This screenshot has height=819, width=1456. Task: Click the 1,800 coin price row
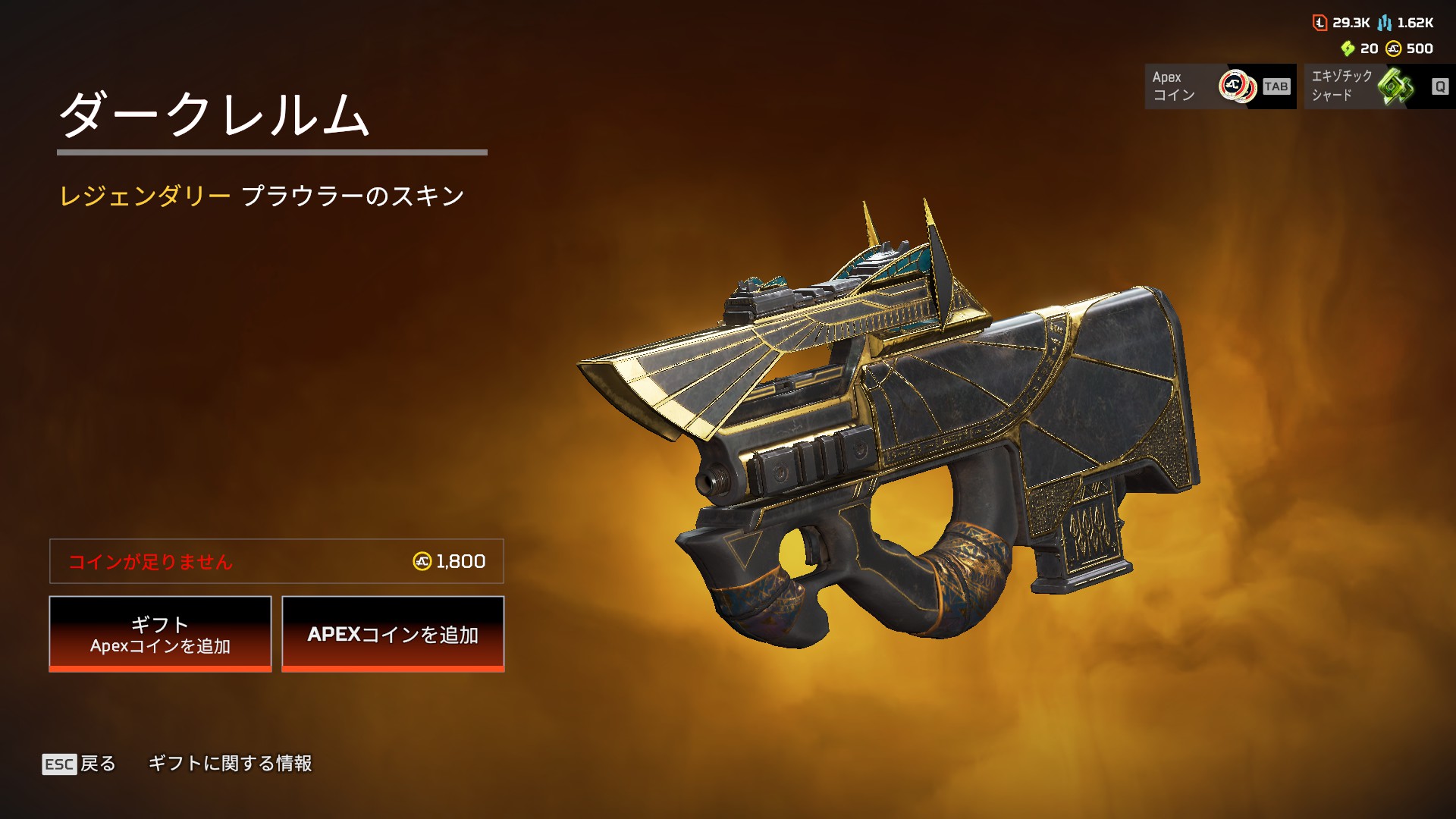pyautogui.click(x=277, y=561)
